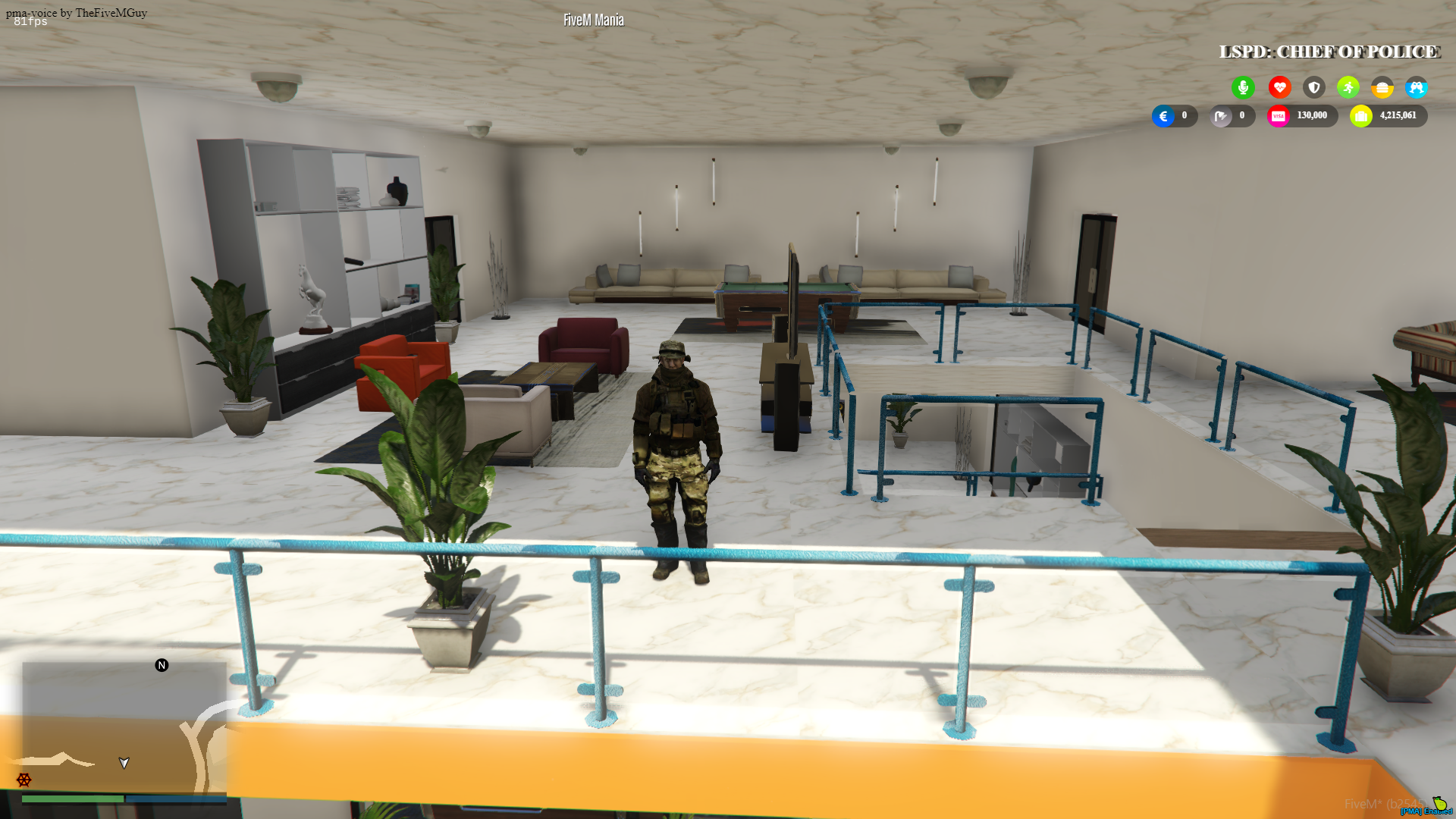Expand the euro currency counter showing 0
The height and width of the screenshot is (819, 1456).
(1175, 115)
